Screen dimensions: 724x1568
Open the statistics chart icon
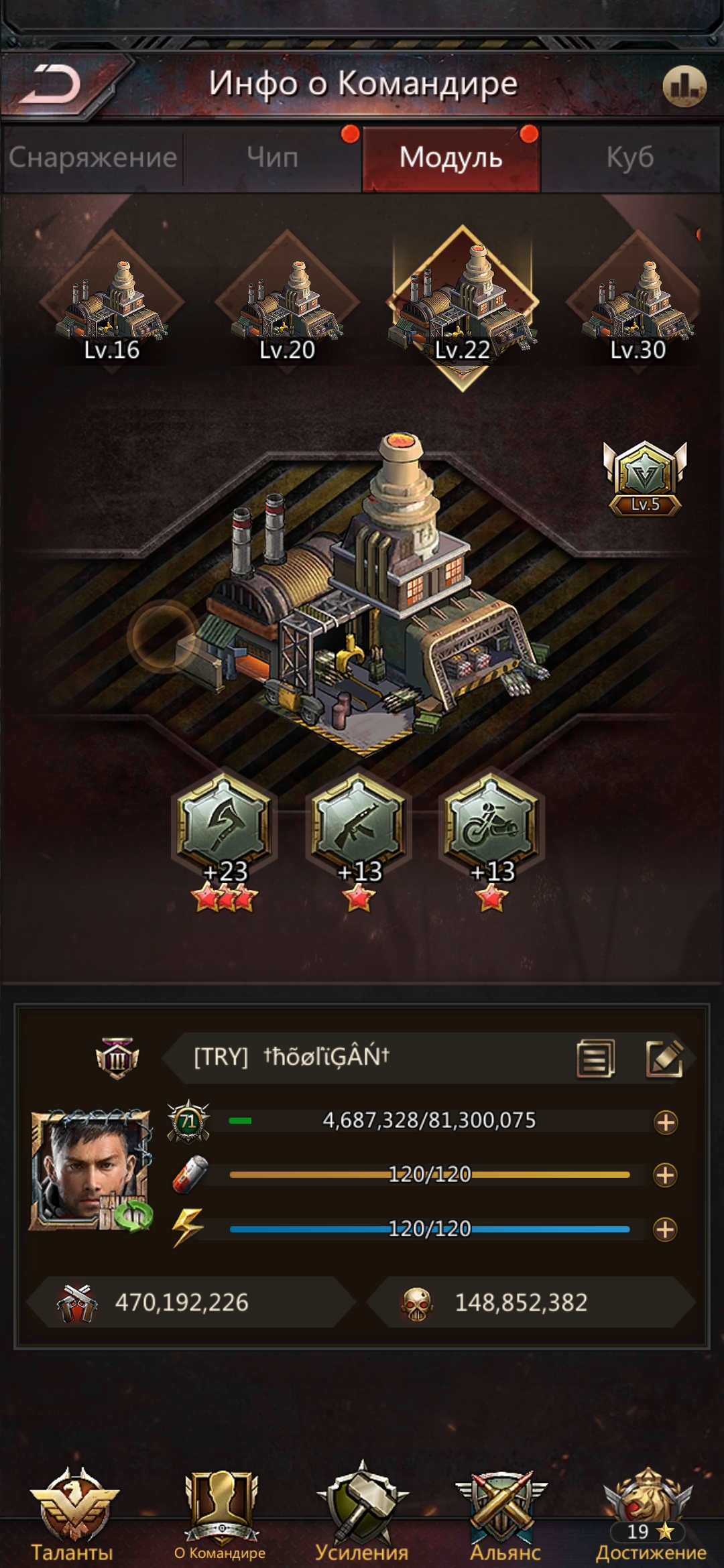[684, 86]
